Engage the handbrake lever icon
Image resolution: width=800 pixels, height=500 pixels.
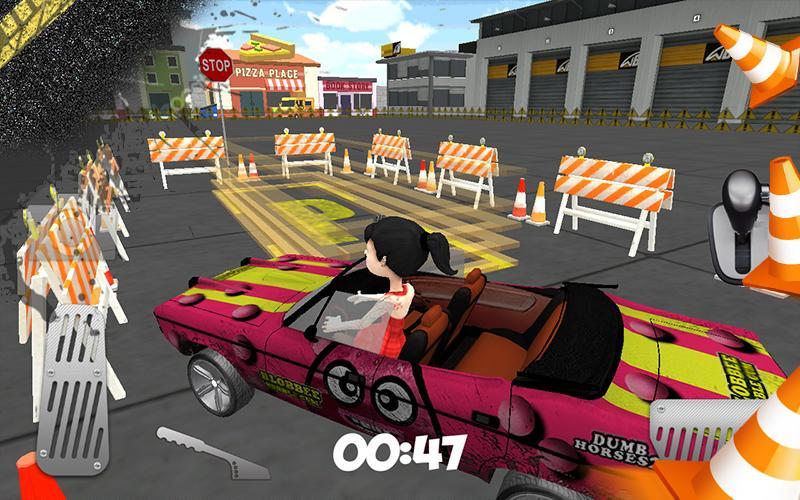(x=205, y=449)
